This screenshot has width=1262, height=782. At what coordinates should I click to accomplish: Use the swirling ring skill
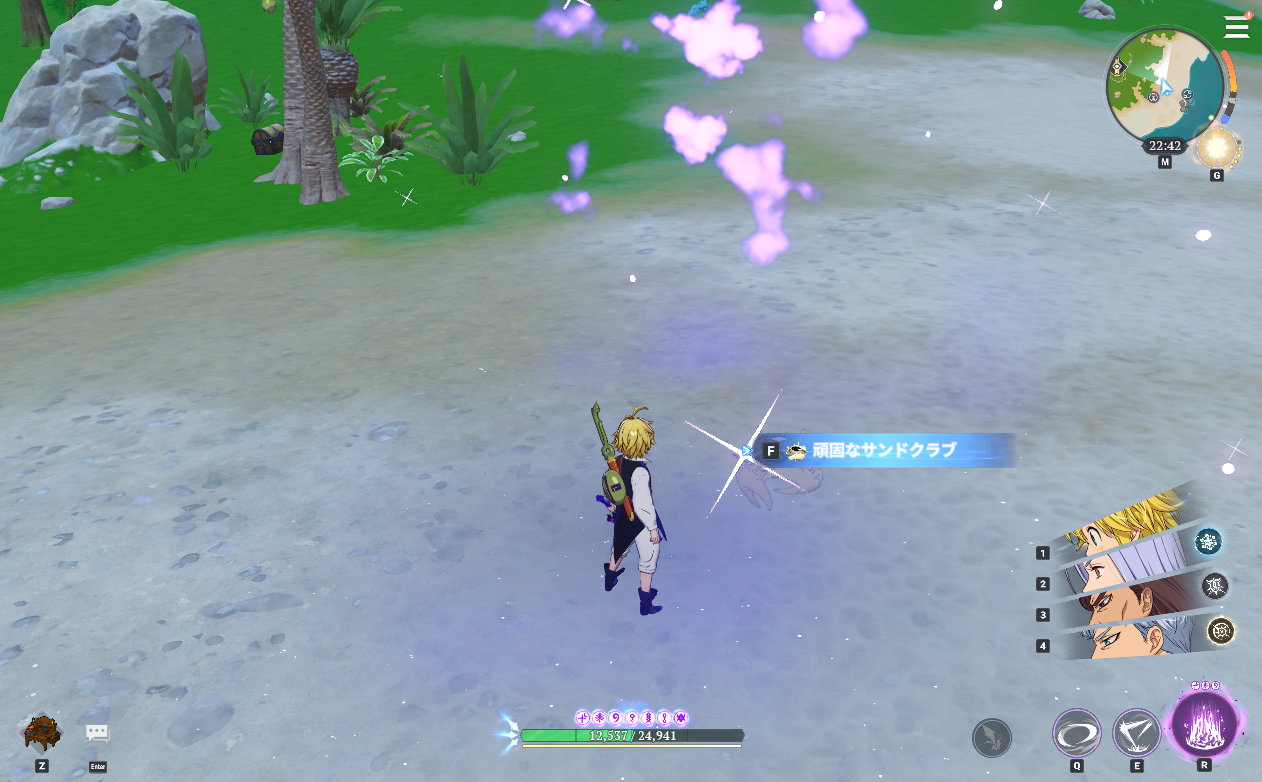pos(1077,733)
